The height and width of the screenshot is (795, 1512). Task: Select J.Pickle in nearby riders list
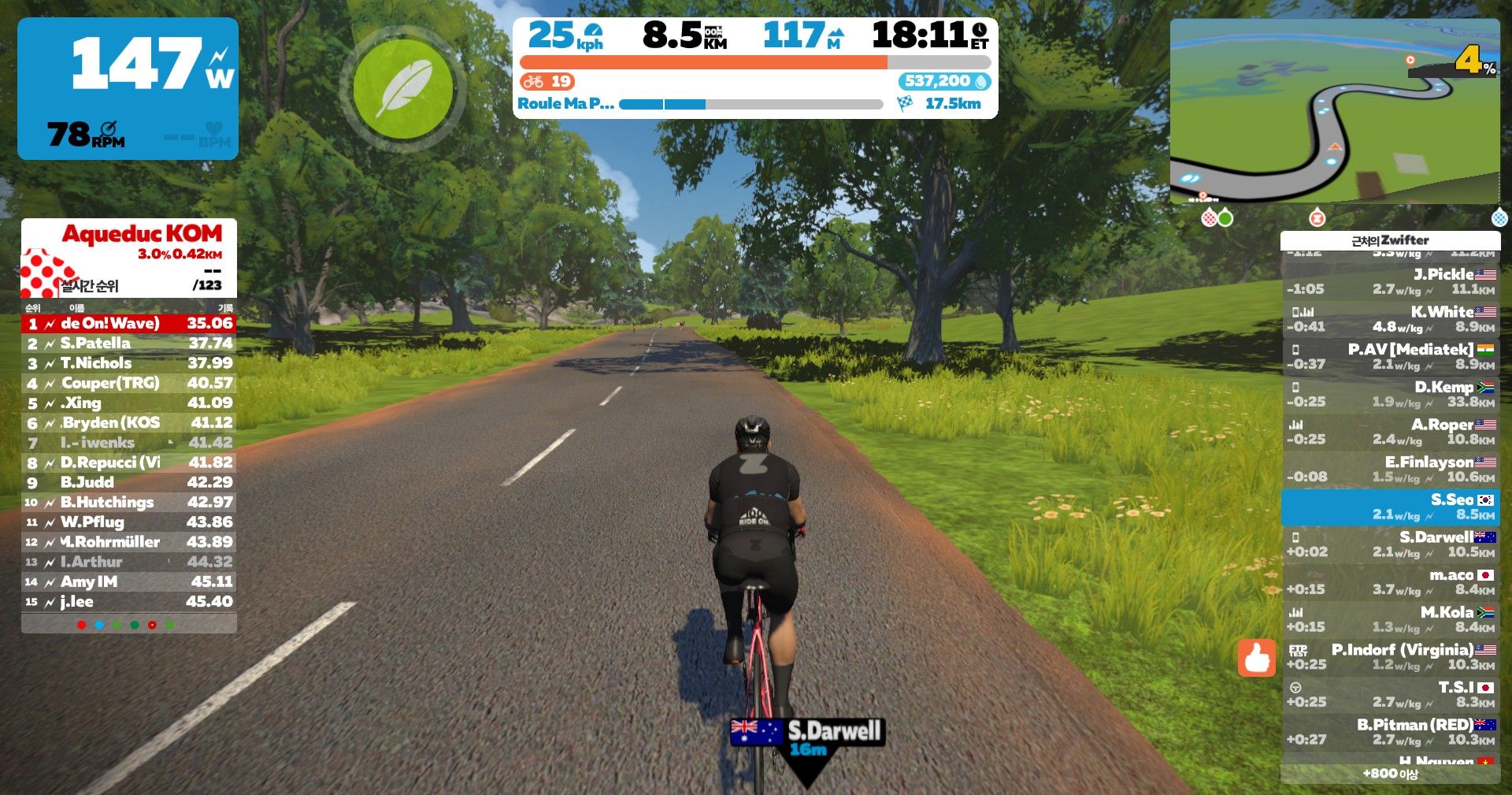(1391, 281)
